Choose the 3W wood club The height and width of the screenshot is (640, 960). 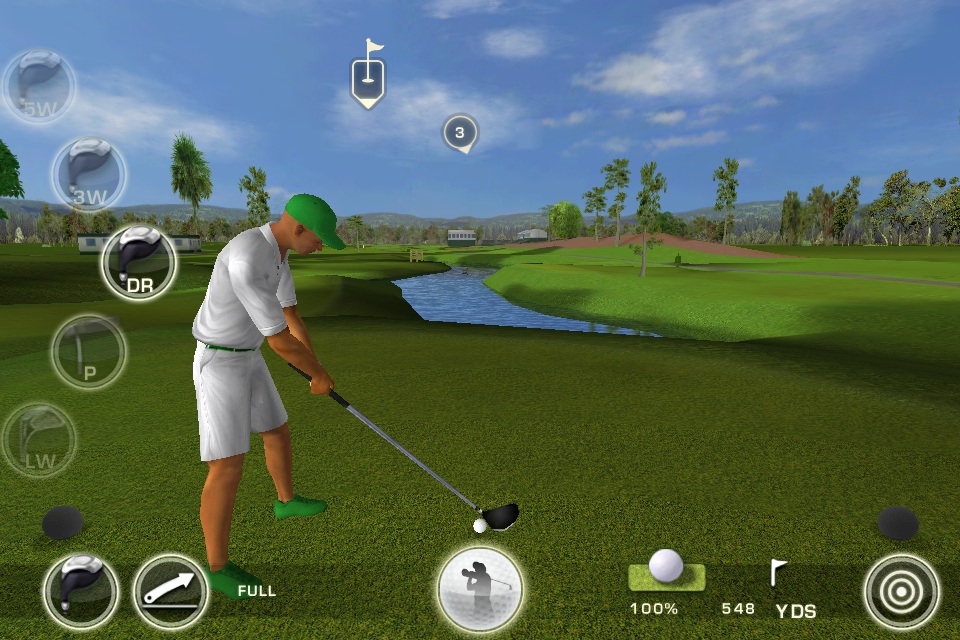tap(89, 175)
